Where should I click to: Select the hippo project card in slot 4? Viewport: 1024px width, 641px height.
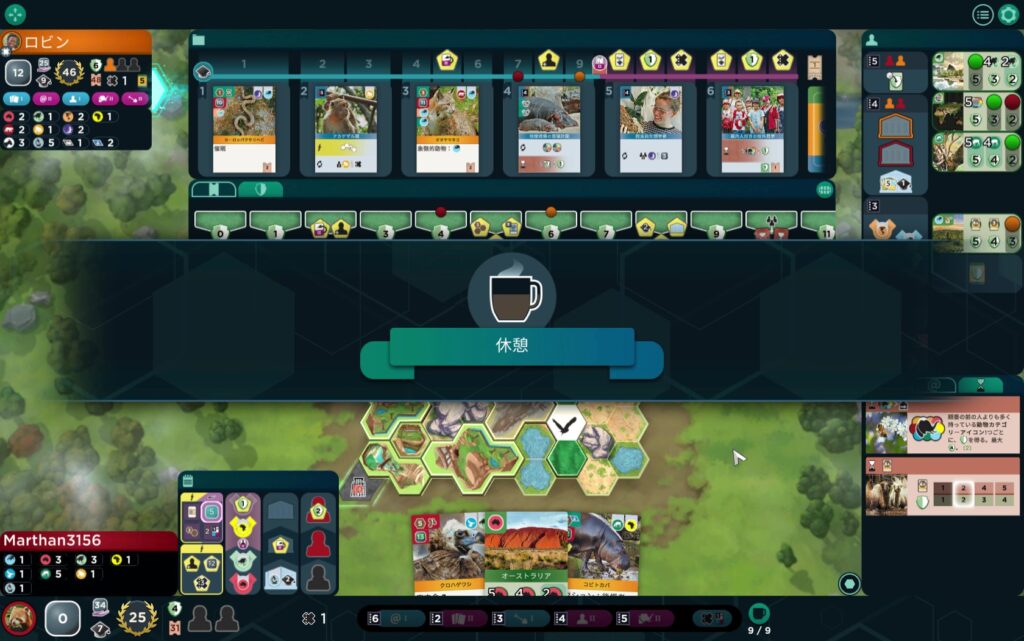548,128
